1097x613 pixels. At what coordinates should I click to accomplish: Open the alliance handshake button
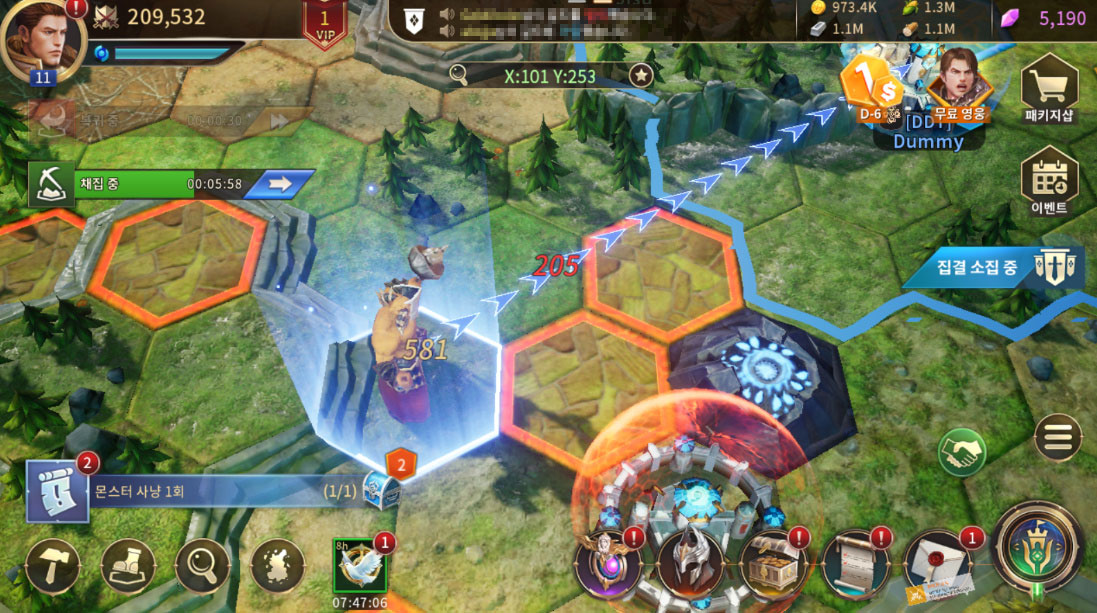[962, 451]
